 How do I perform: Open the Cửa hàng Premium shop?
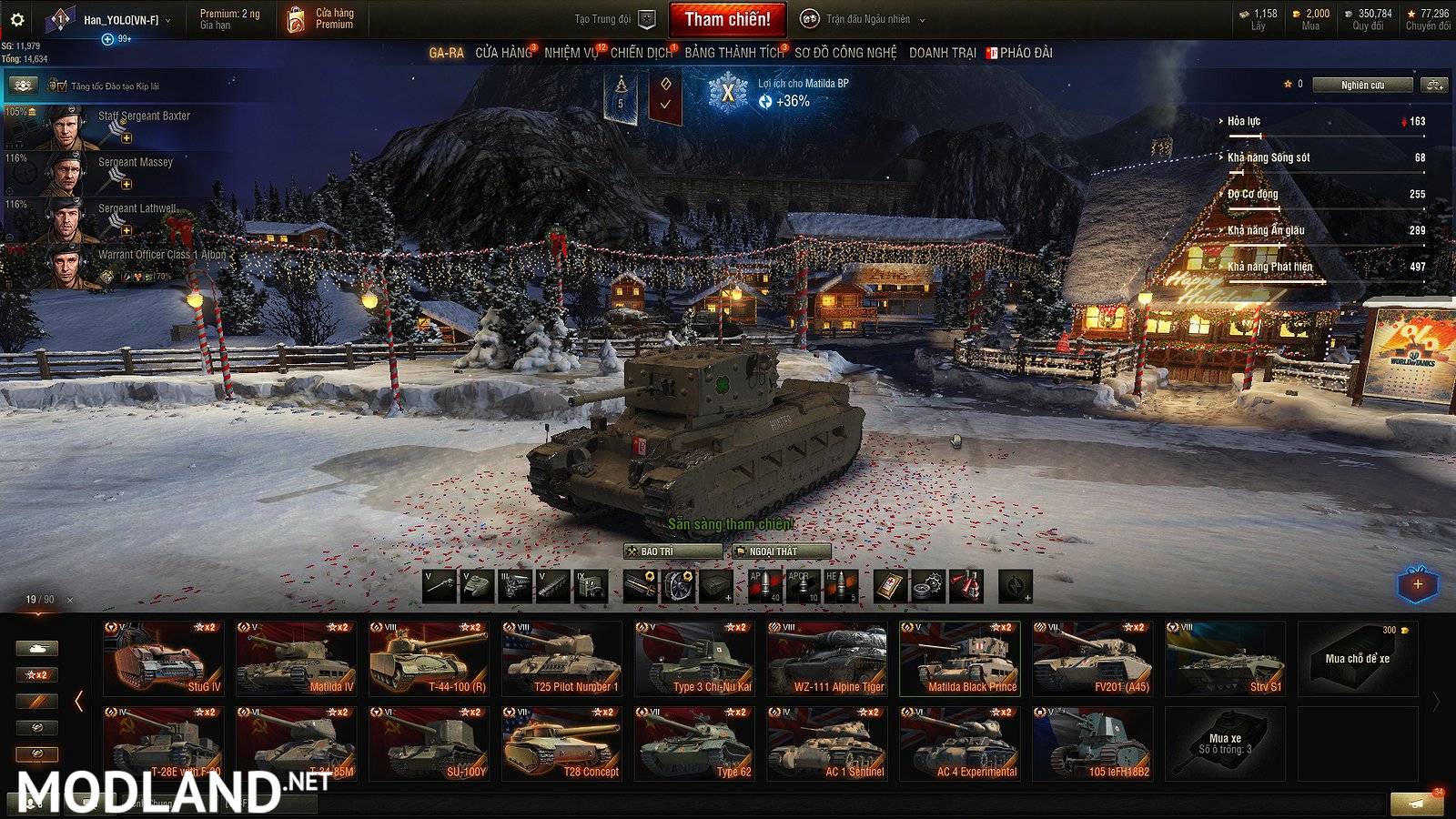pyautogui.click(x=321, y=19)
